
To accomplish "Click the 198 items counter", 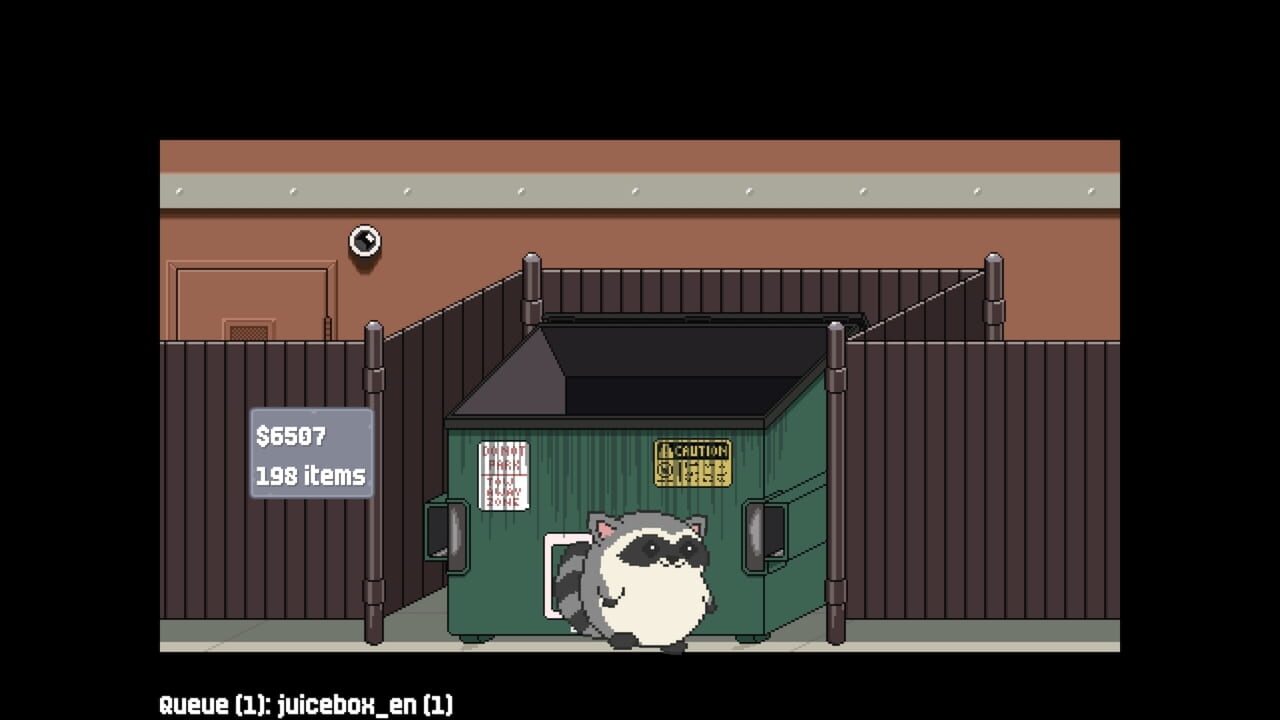I will point(308,476).
